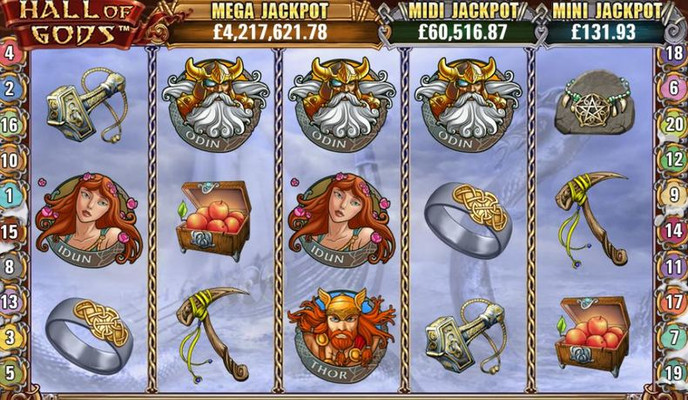Image resolution: width=688 pixels, height=400 pixels.
Task: Click the payline 9 badge
Action: [675, 196]
